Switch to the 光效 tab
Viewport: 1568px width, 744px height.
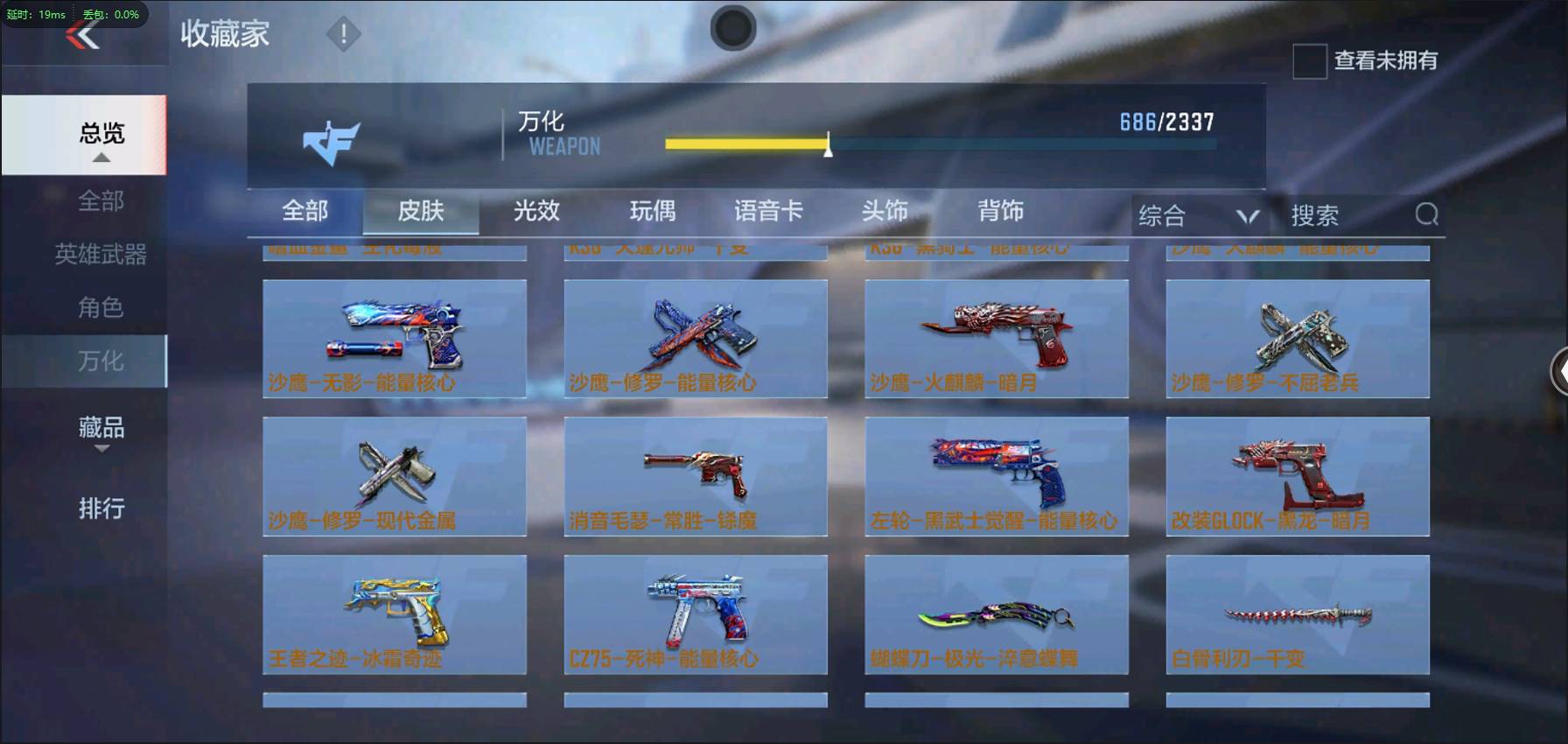(536, 211)
